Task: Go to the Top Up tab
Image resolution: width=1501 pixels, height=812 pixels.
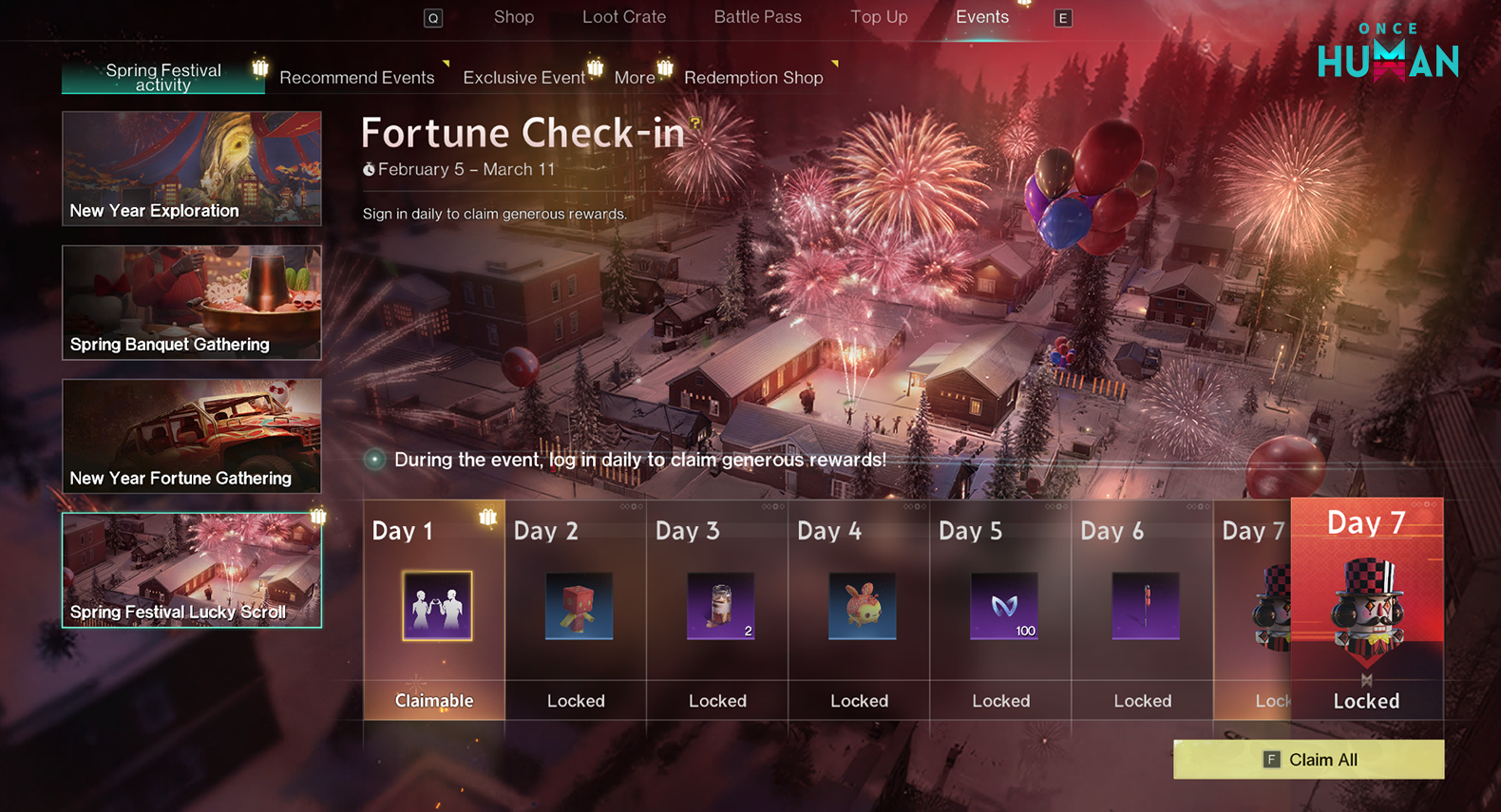Action: pos(879,17)
